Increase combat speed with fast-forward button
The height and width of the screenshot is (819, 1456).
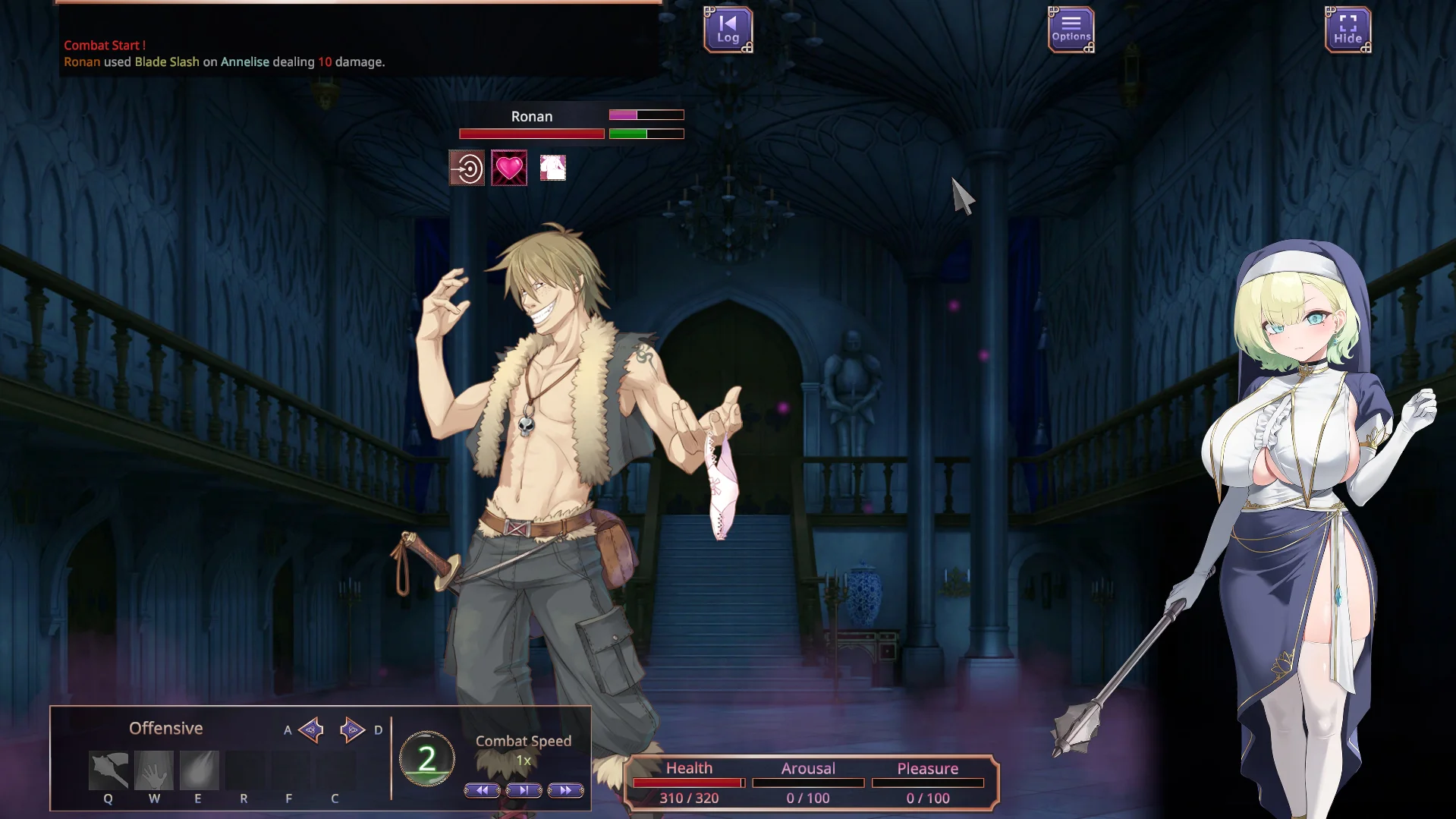click(x=565, y=790)
